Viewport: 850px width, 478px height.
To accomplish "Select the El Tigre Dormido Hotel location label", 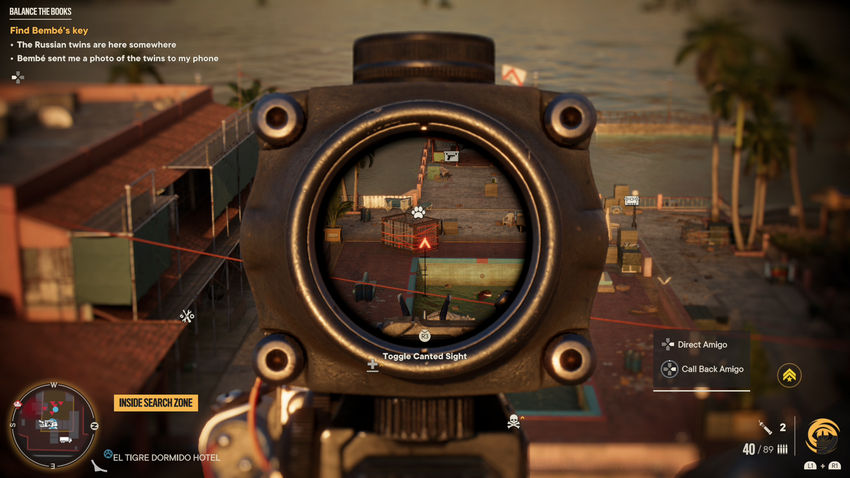I will point(166,458).
